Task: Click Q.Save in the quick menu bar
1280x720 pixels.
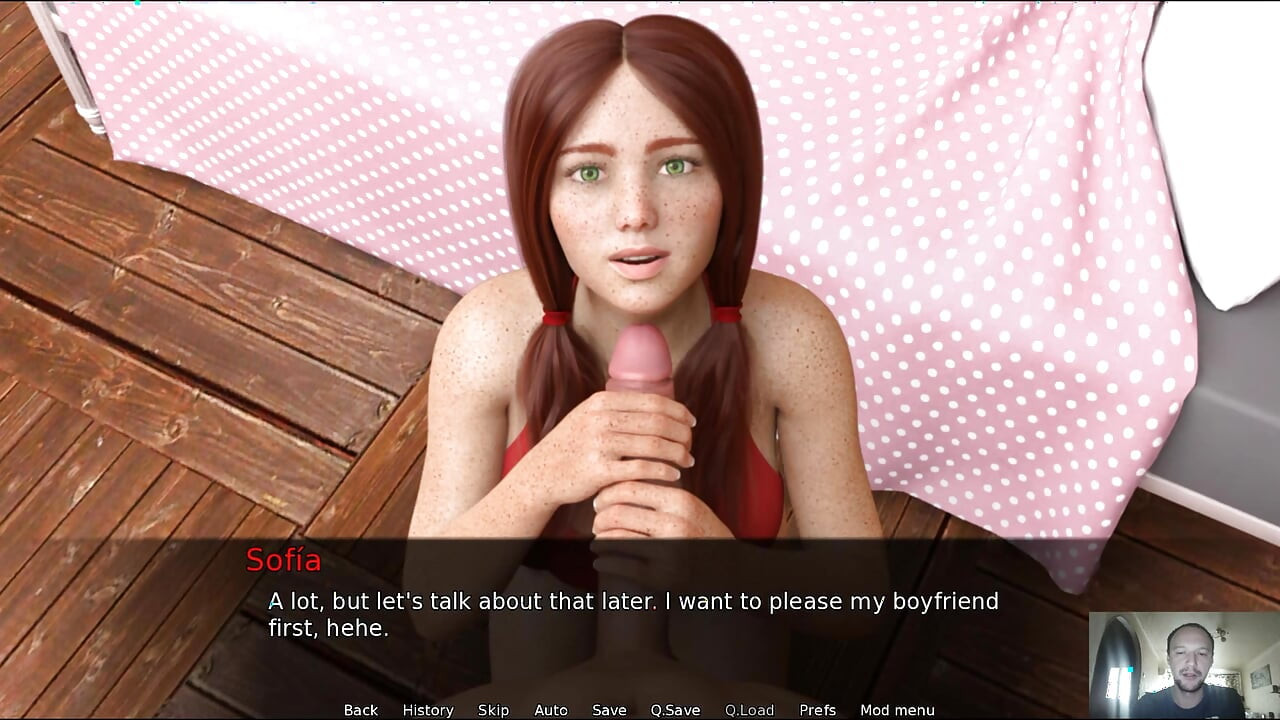Action: 676,710
